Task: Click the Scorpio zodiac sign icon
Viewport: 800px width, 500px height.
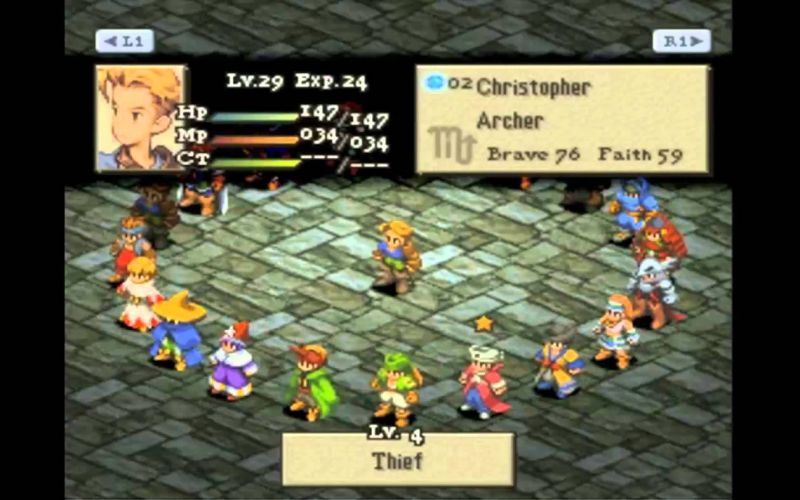Action: pyautogui.click(x=450, y=146)
